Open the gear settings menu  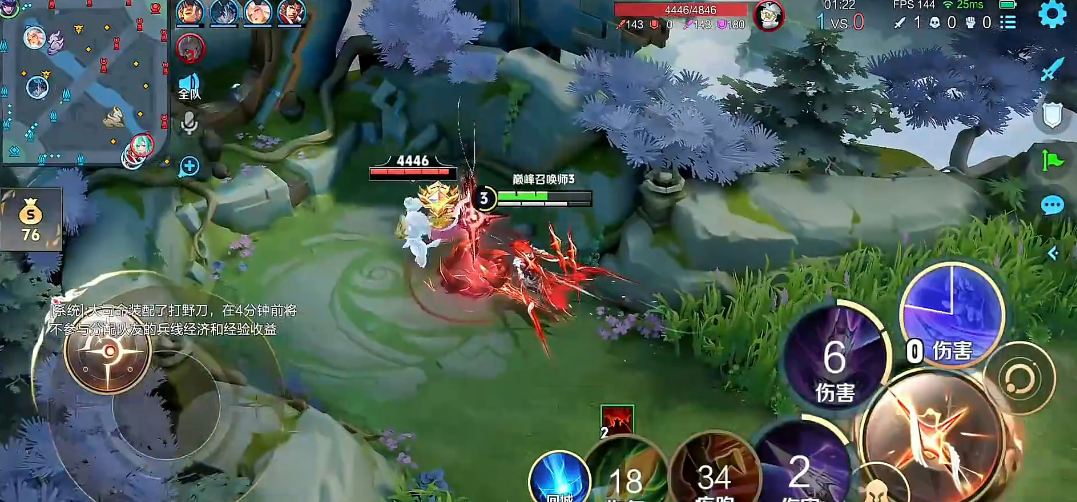[x=1052, y=14]
